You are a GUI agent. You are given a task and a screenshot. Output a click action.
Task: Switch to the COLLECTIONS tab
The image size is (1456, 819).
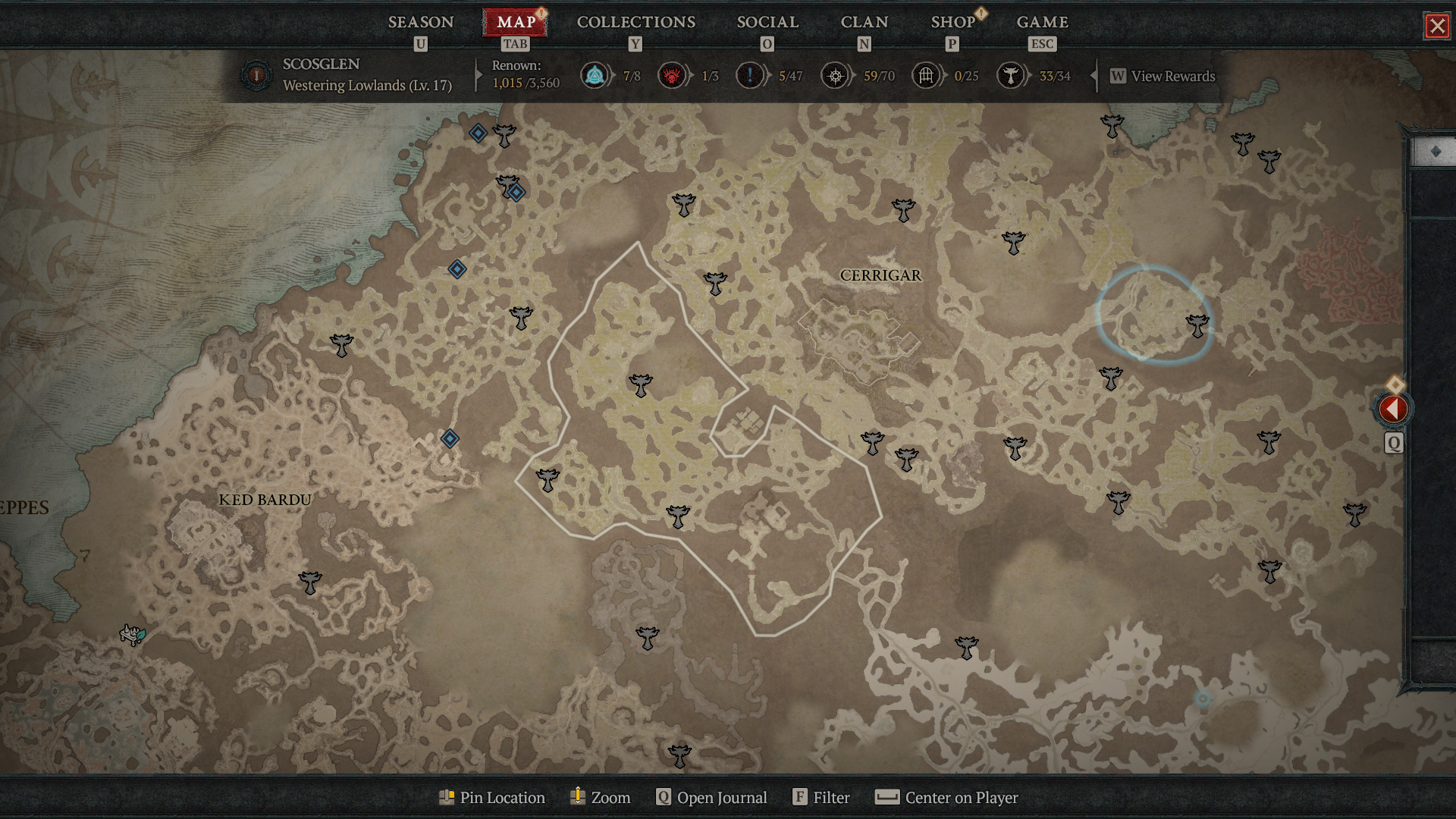point(635,22)
